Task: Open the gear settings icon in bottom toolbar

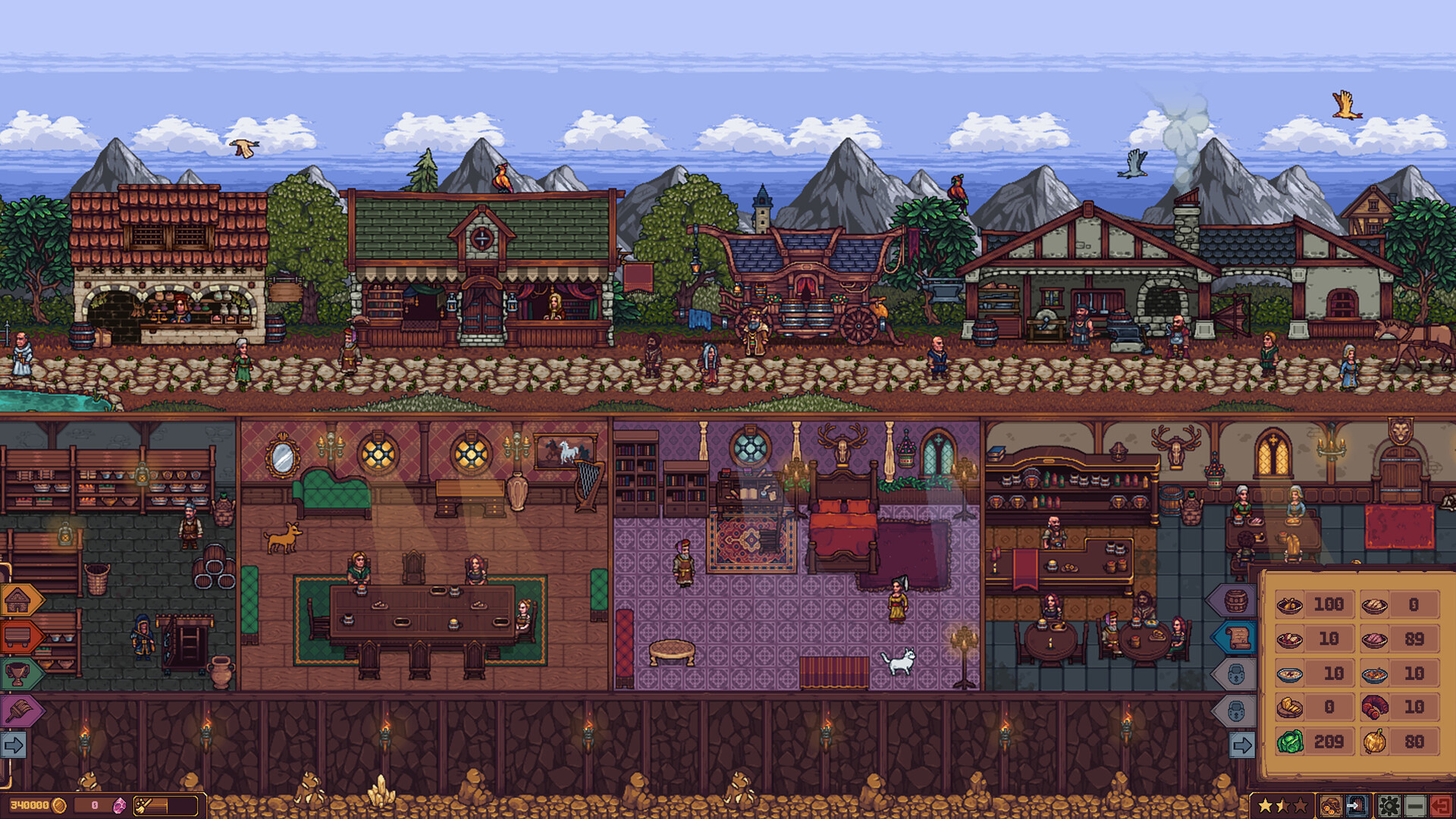Action: point(1388,805)
